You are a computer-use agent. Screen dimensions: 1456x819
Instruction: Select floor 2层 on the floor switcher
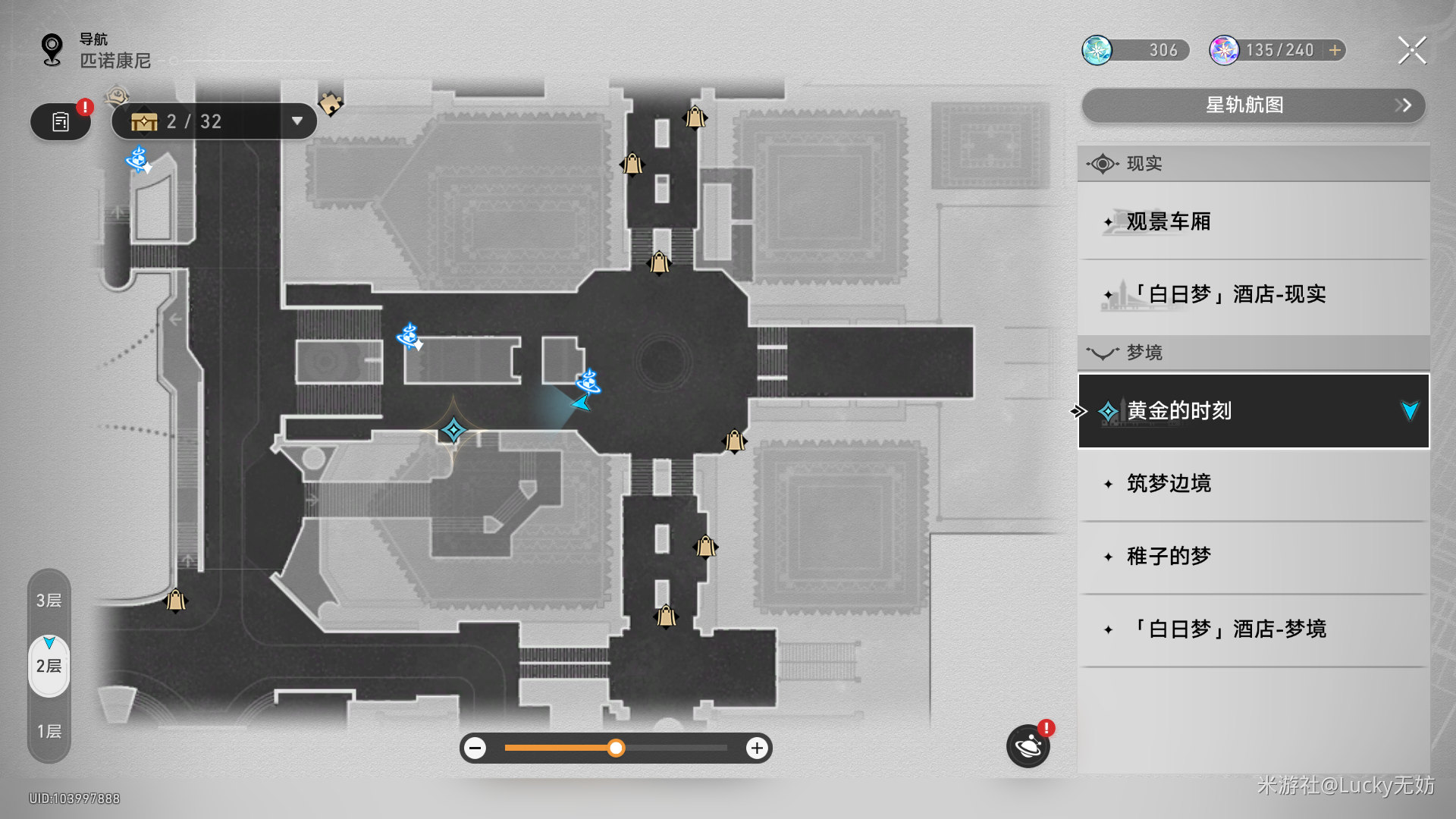pos(49,666)
